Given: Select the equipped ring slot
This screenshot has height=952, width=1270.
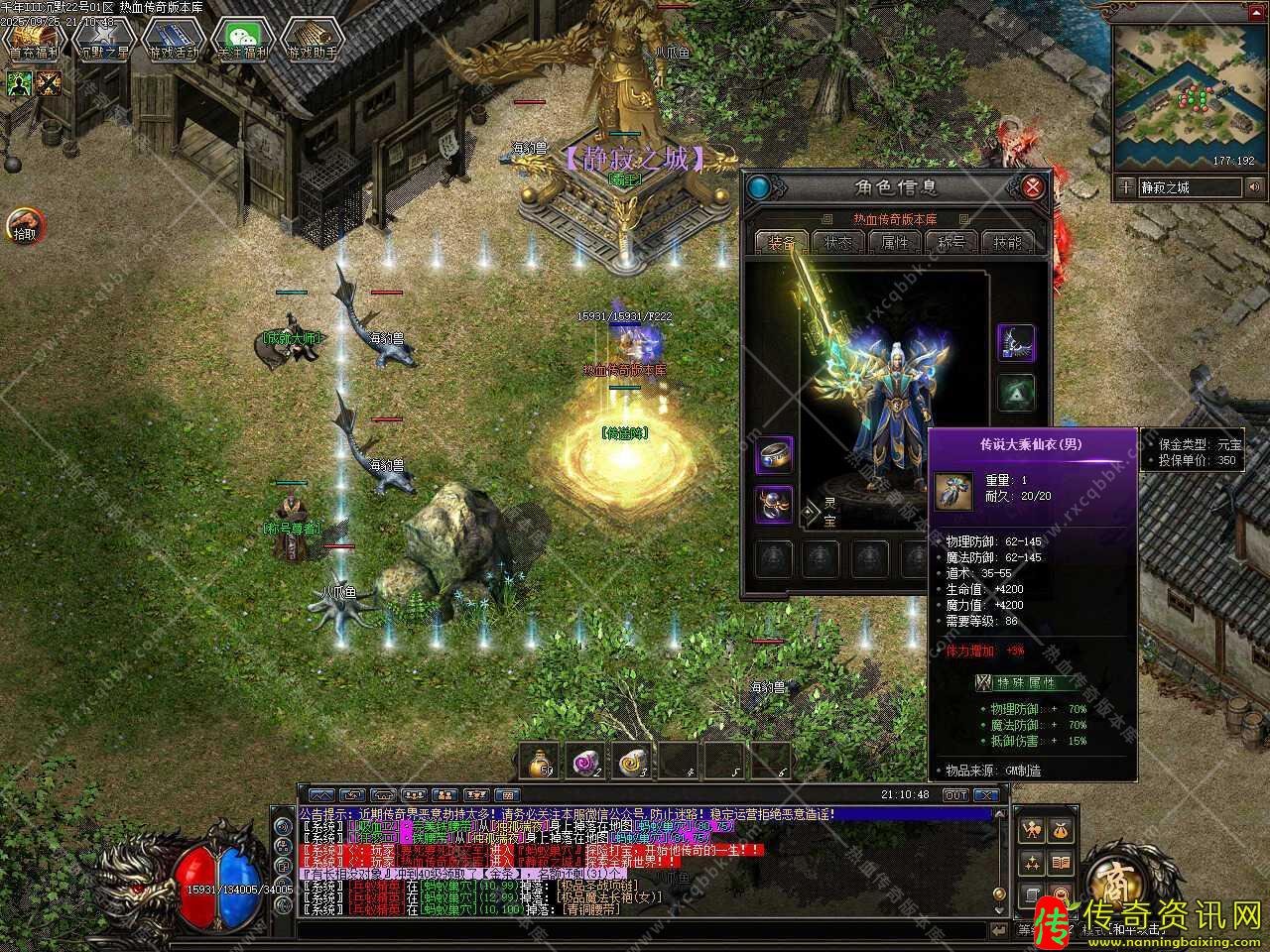Looking at the screenshot, I should (x=774, y=456).
